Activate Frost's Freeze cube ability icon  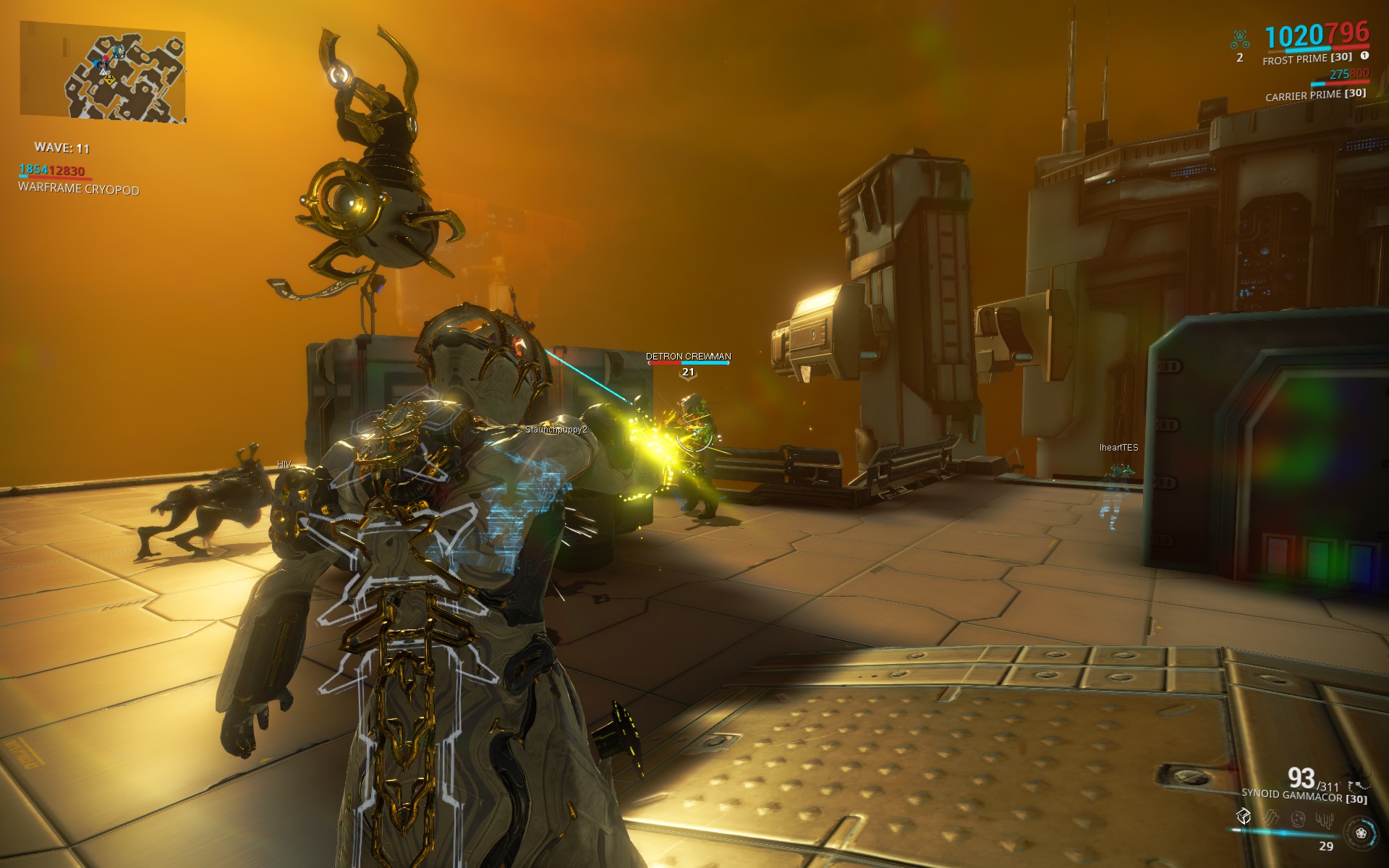(1244, 817)
